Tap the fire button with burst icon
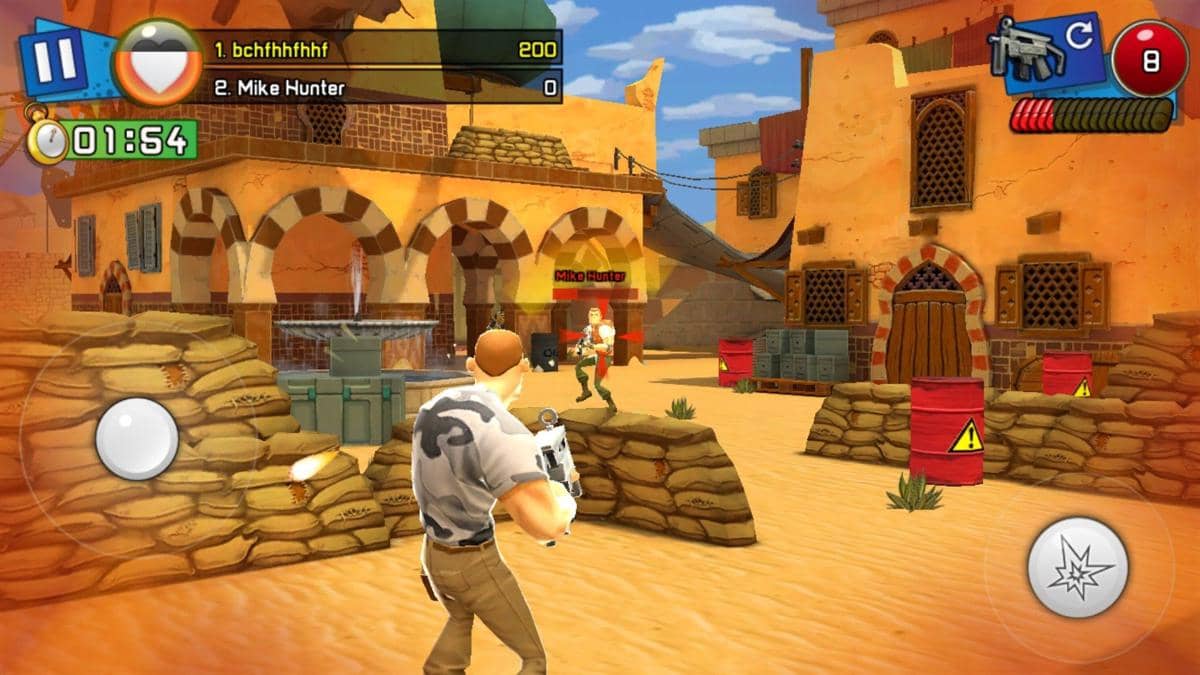This screenshot has width=1200, height=675. pos(1077,566)
